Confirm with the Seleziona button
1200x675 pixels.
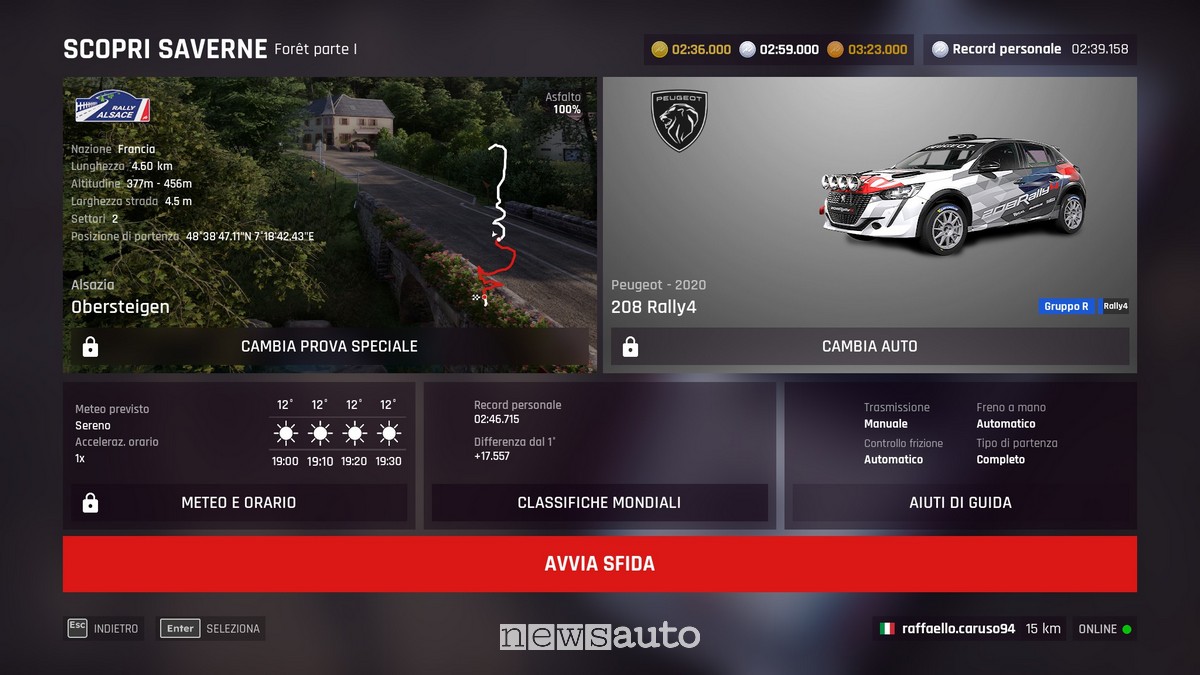[212, 629]
